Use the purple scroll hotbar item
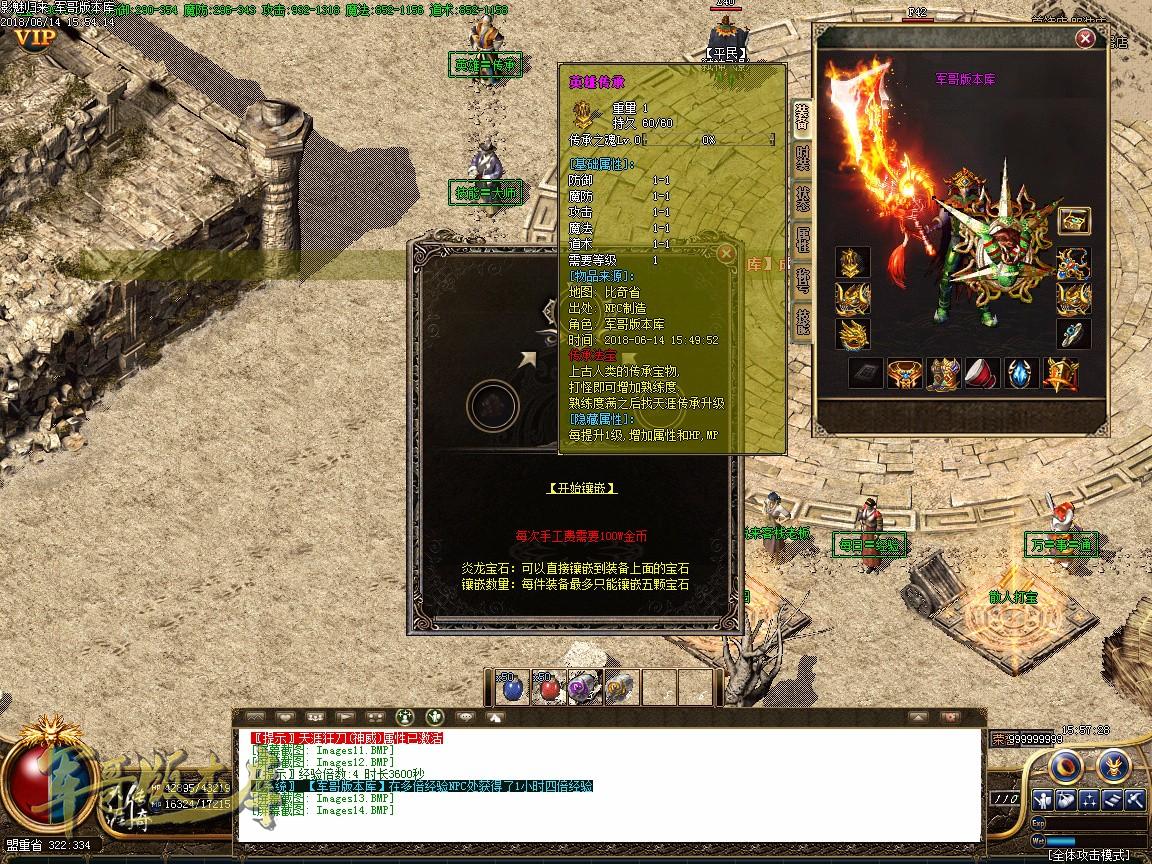 (x=583, y=687)
